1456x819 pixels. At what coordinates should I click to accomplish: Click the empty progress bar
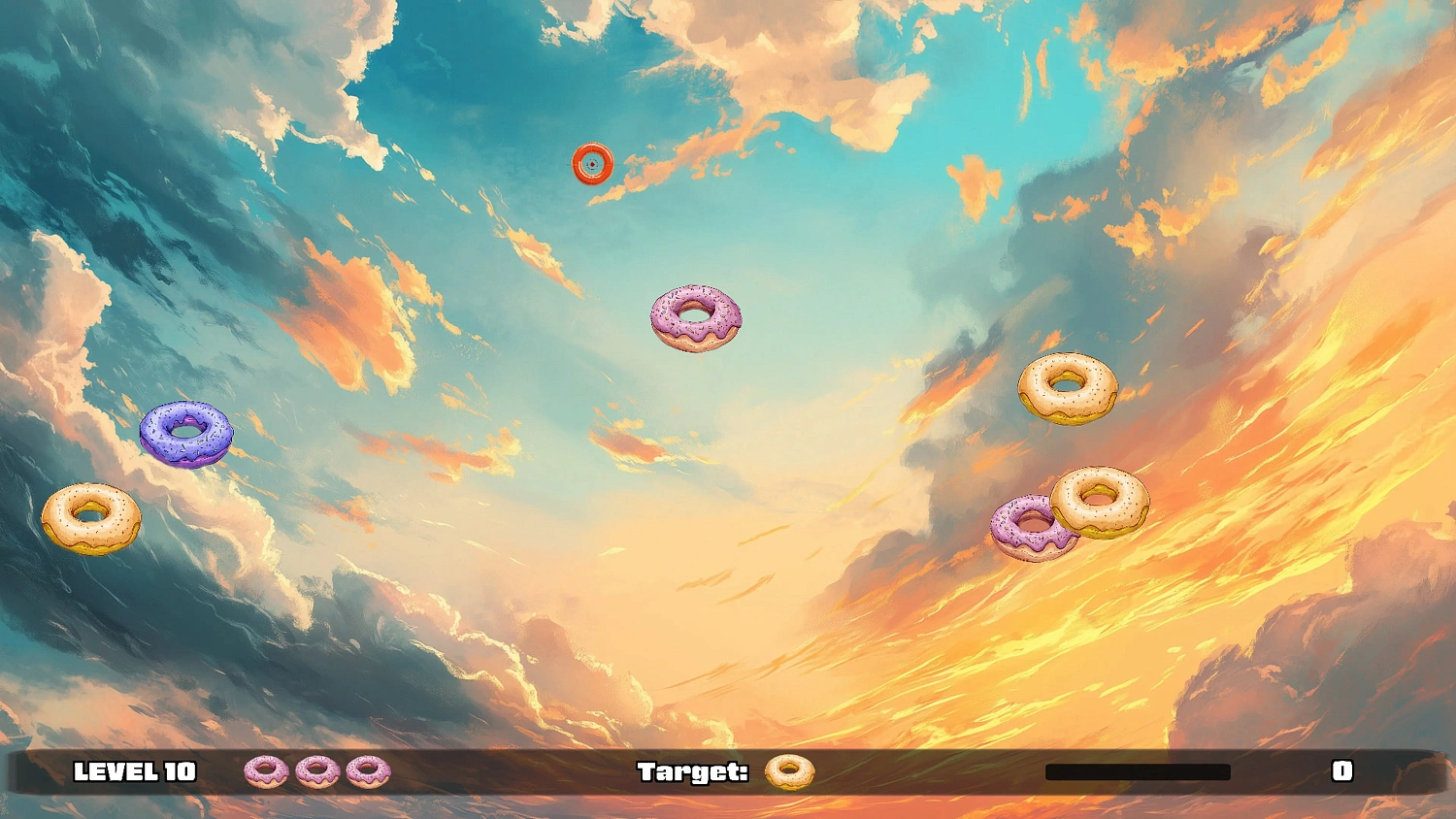[1139, 770]
